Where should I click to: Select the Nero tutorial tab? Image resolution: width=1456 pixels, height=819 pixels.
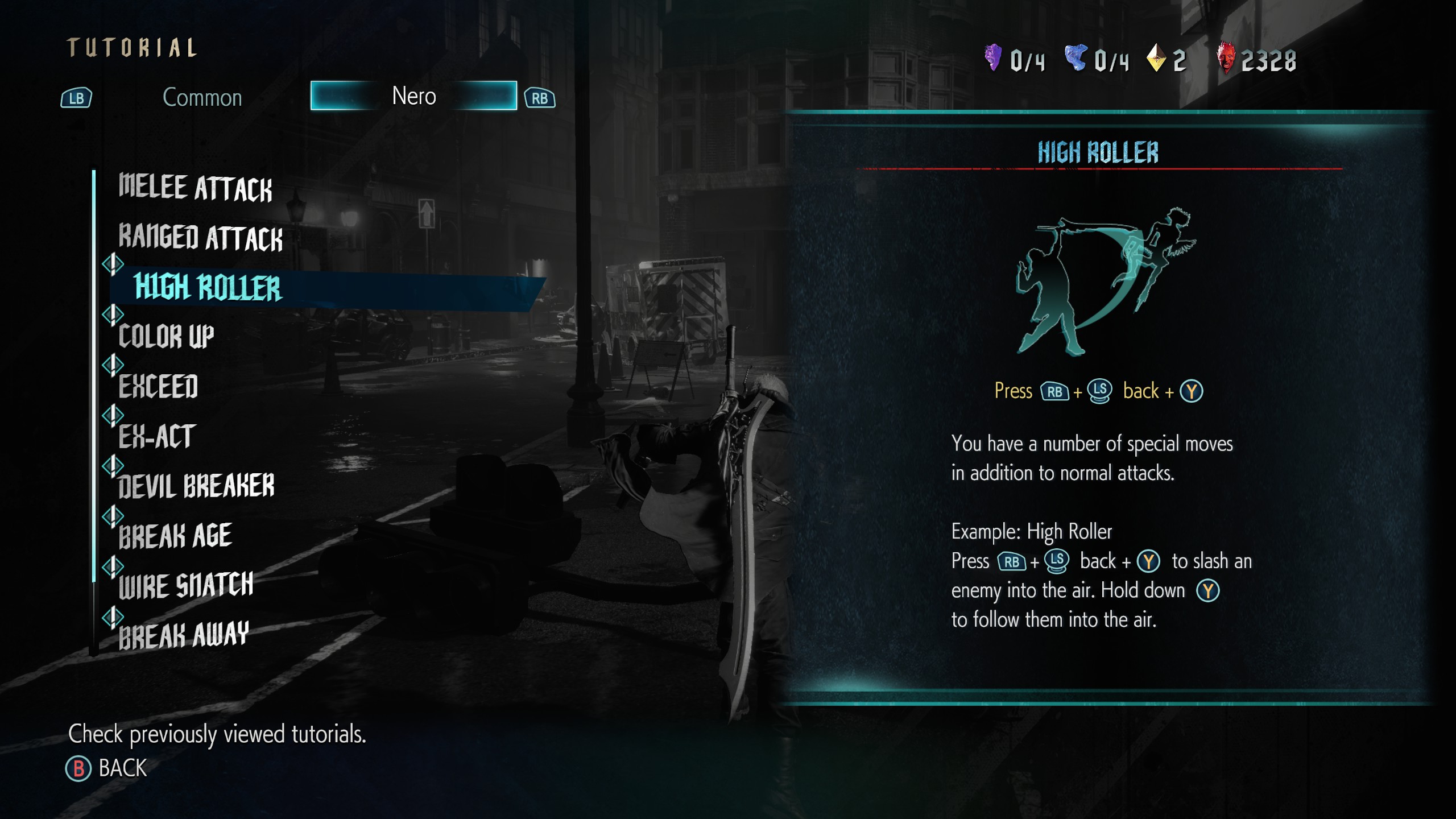pos(413,96)
